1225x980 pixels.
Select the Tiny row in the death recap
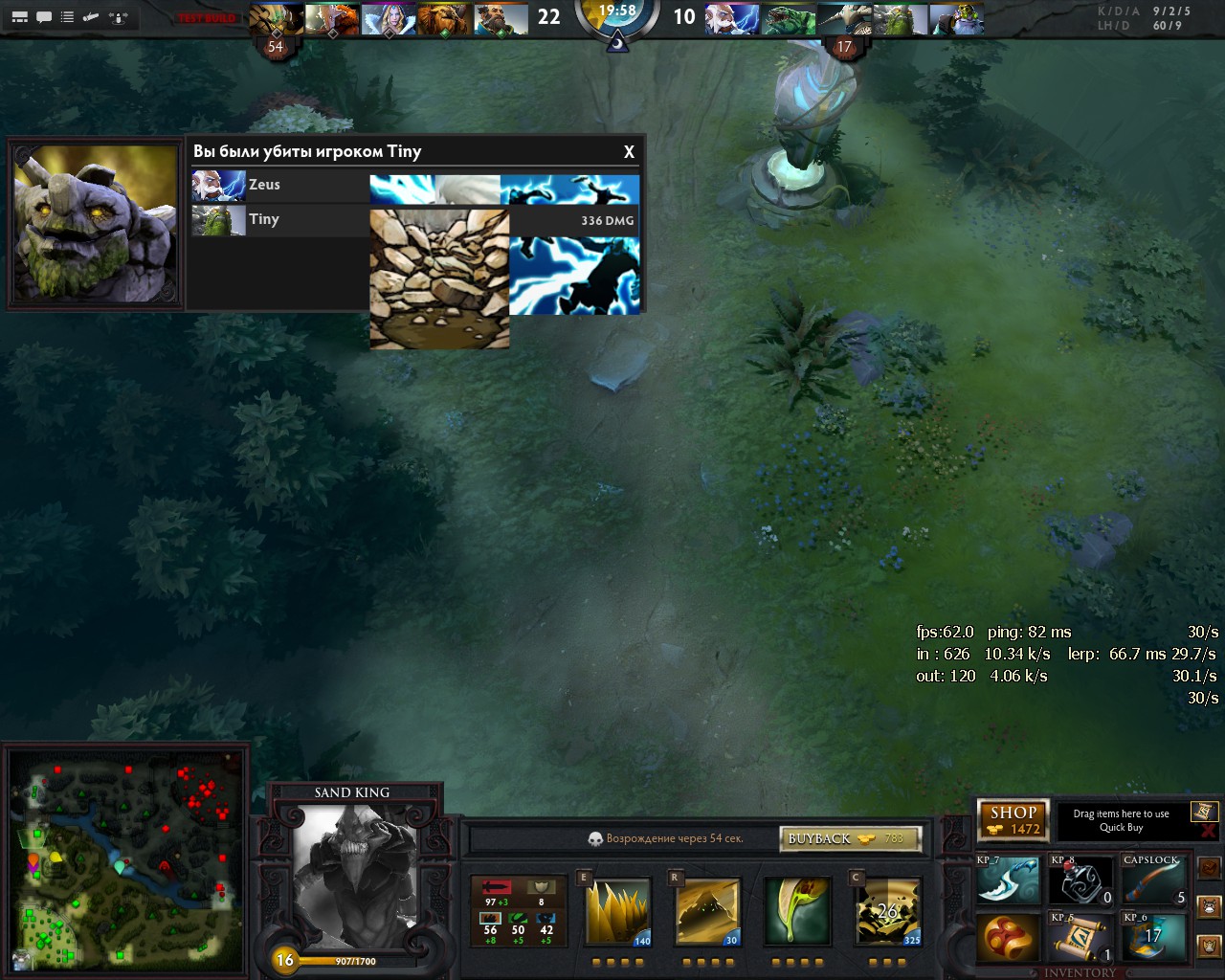tap(279, 220)
